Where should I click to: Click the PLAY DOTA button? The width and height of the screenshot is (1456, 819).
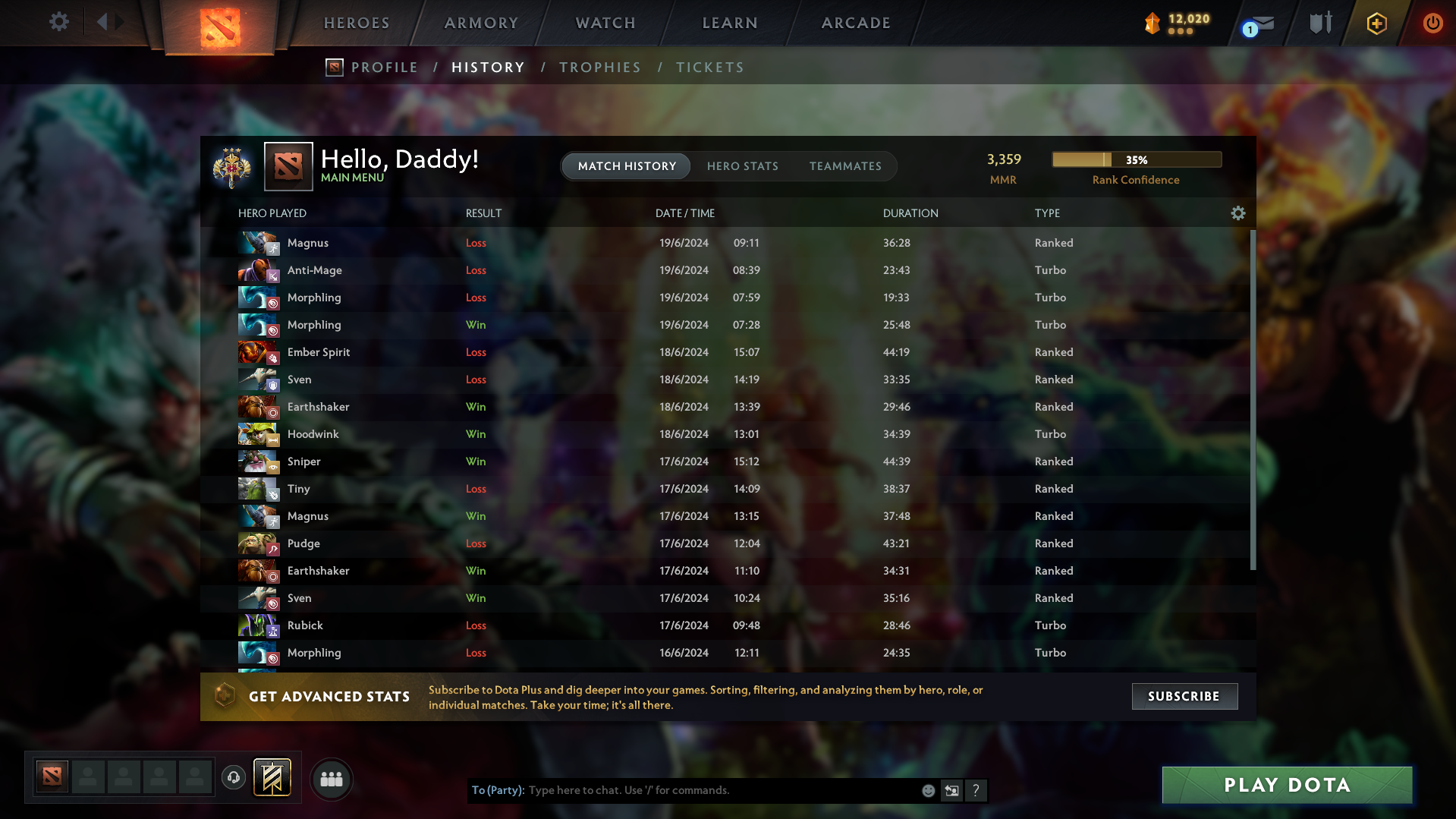(1286, 785)
